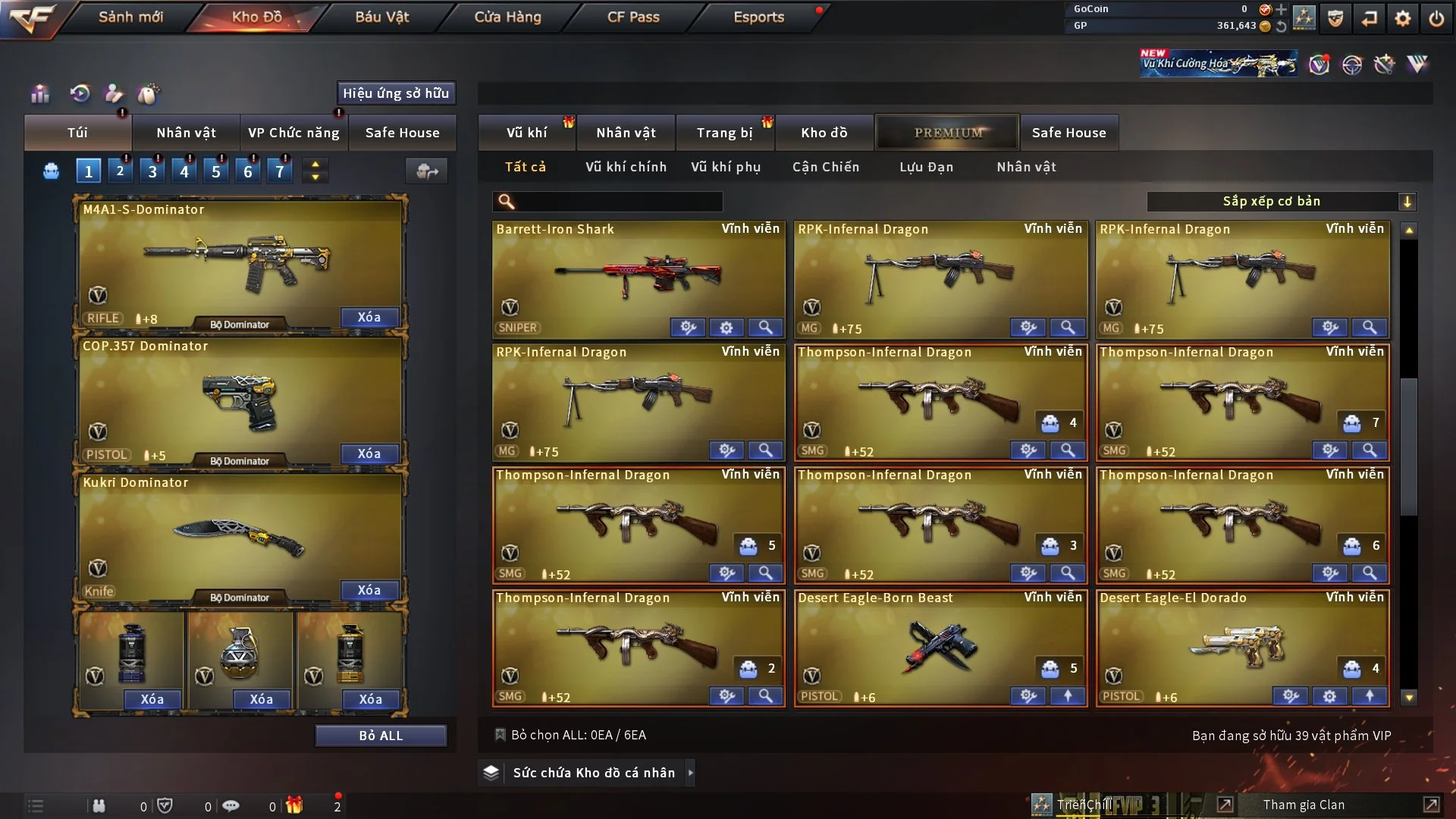
Task: Select bag slot 7
Action: click(x=280, y=170)
